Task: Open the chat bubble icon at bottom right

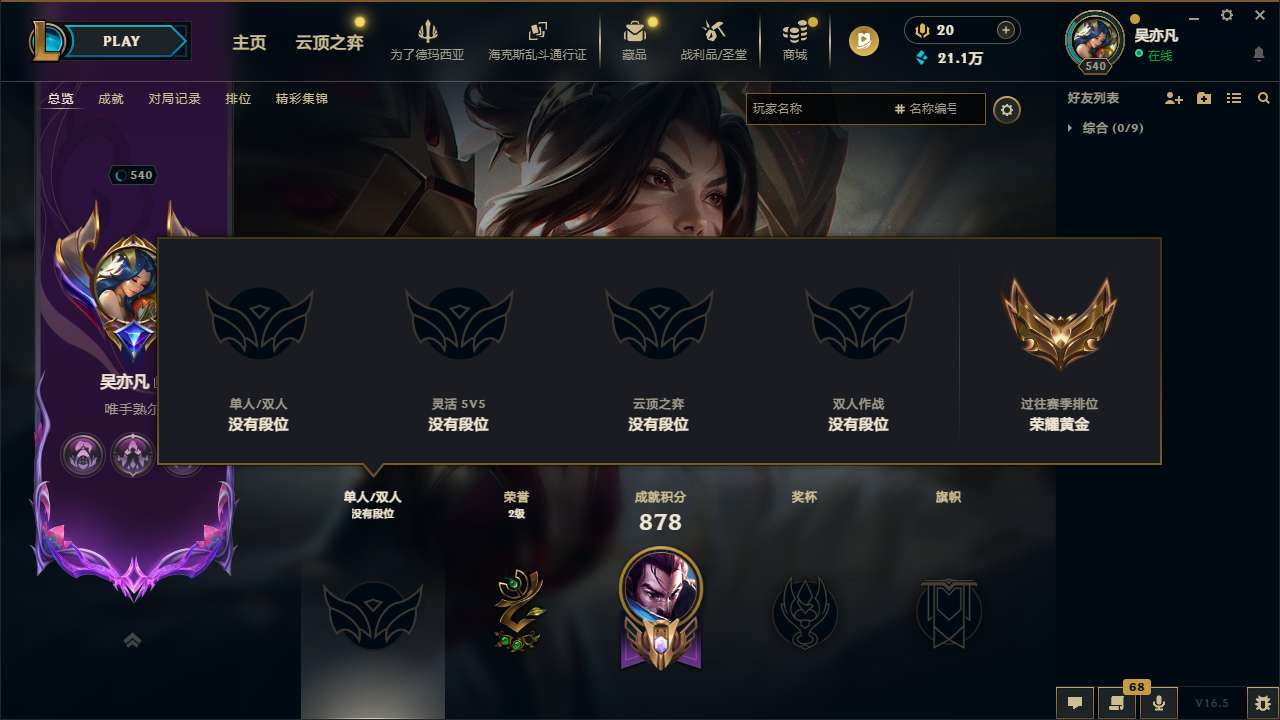Action: 1075,703
